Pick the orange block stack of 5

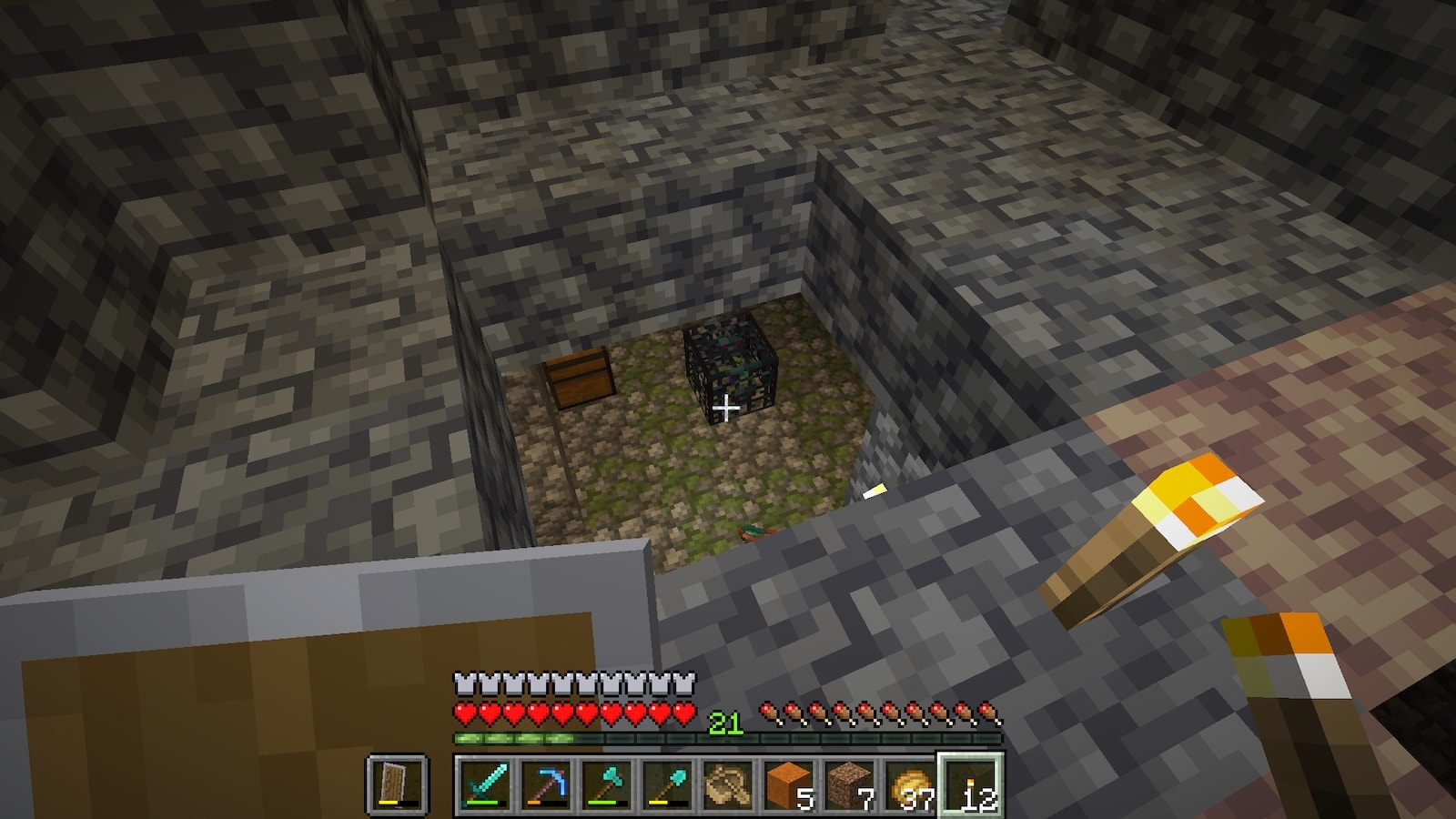pyautogui.click(x=788, y=784)
